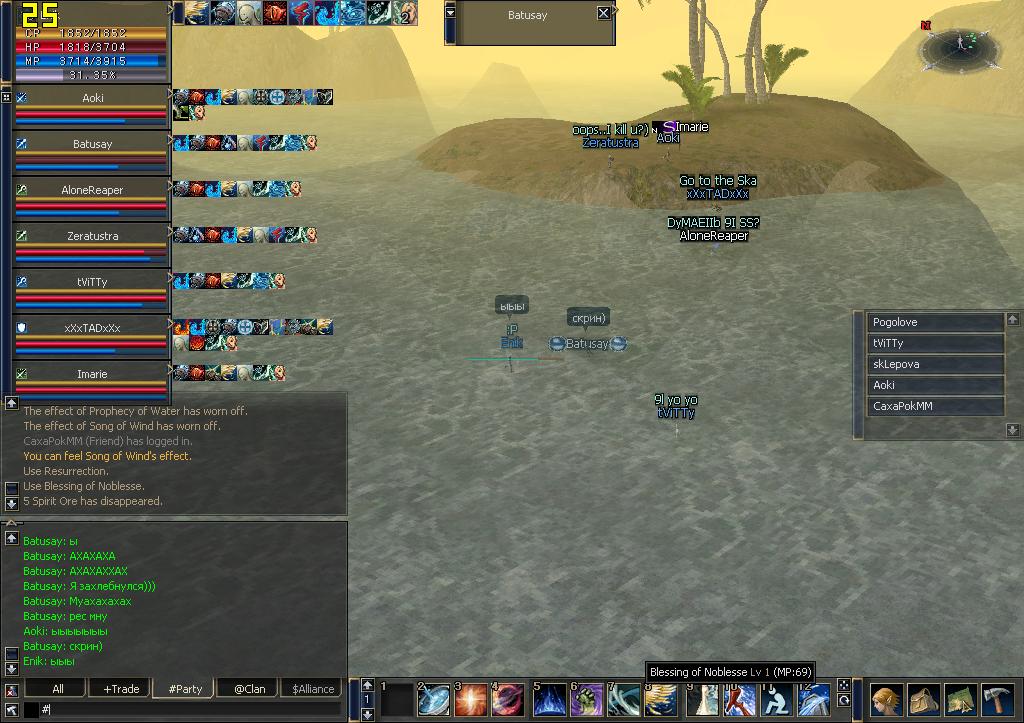
Task: Choose skLepova from the friends list
Action: (x=935, y=364)
